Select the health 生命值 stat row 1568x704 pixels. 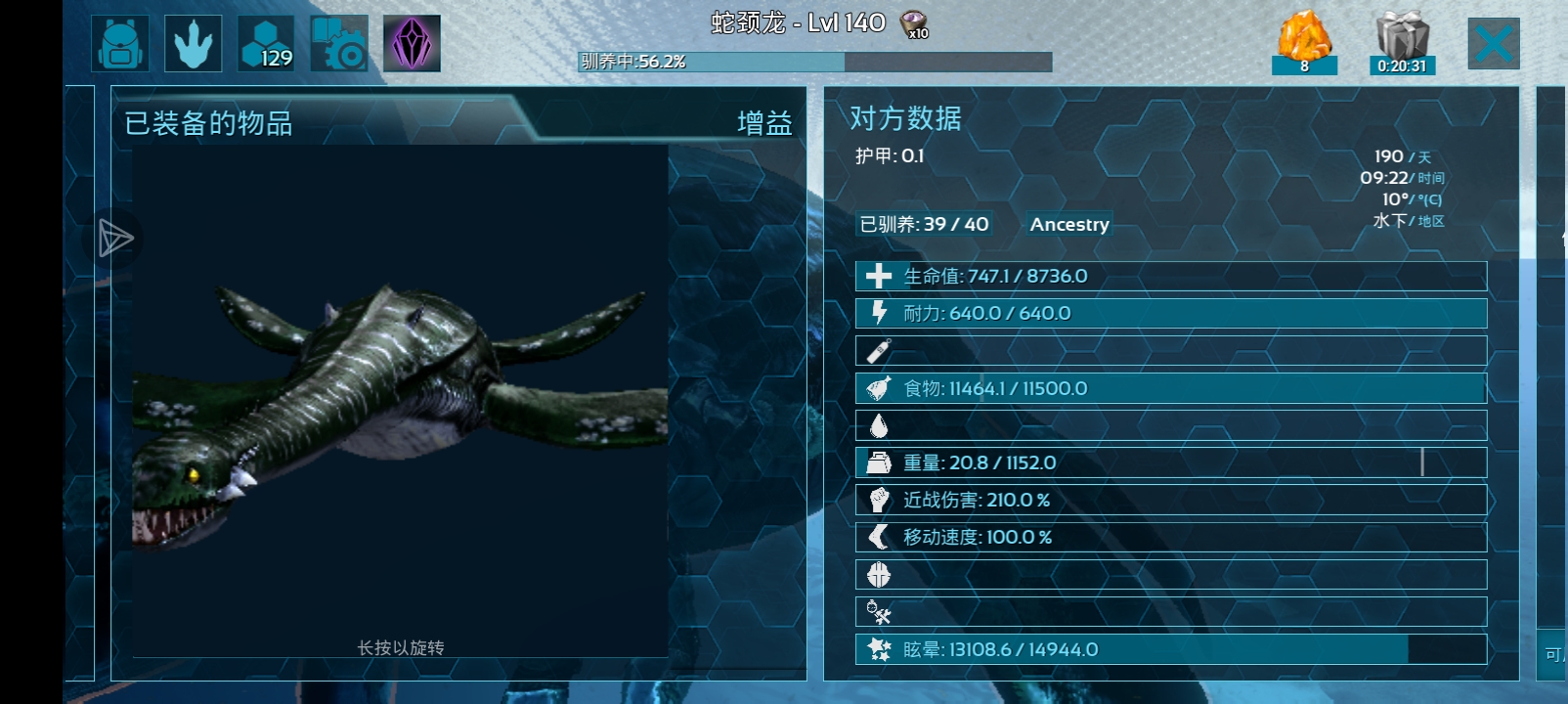tap(1170, 276)
